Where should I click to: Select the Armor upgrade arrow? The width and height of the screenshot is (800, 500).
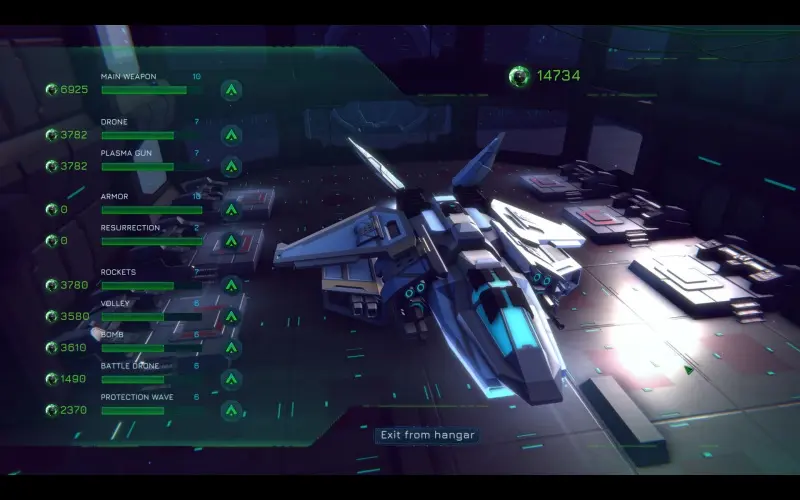pos(231,210)
